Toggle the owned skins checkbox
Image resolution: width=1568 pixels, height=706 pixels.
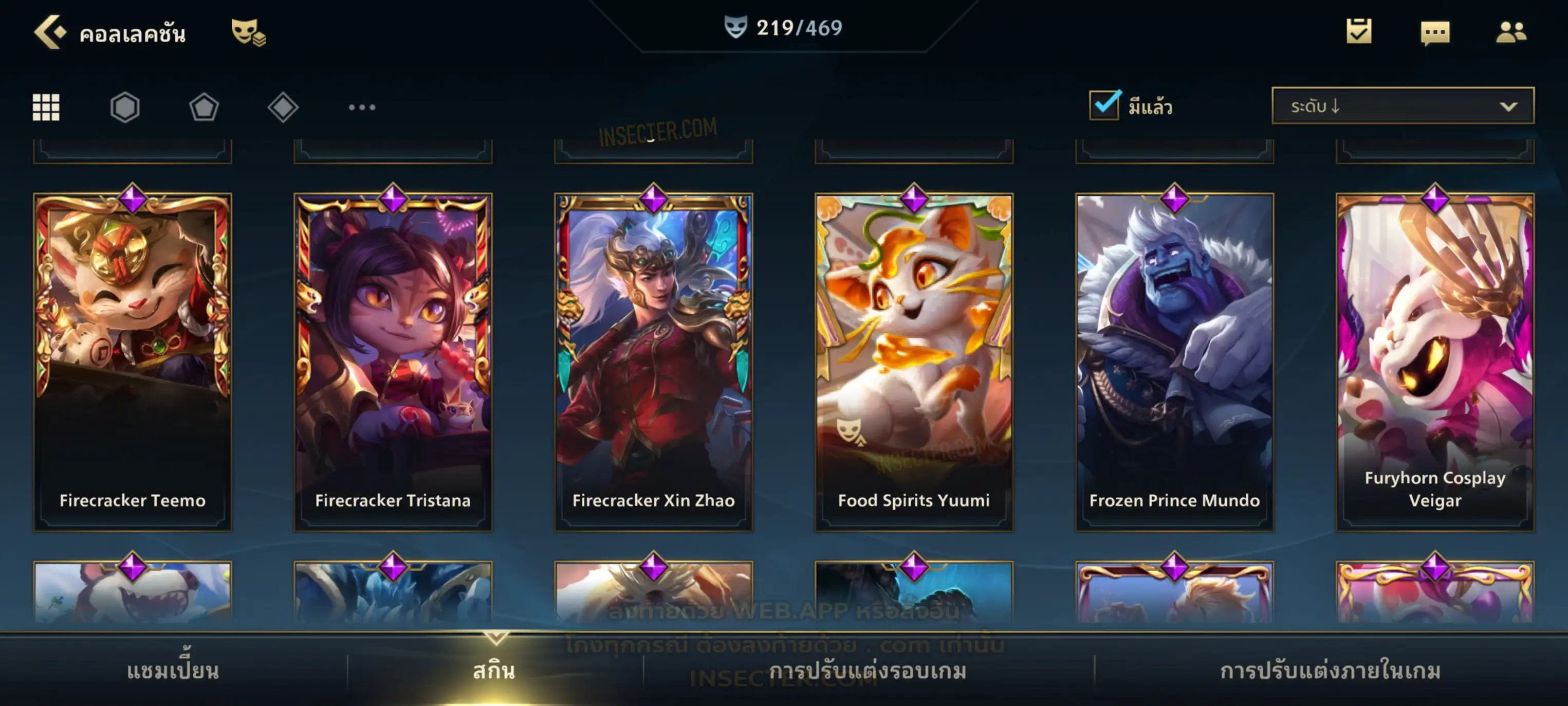click(1104, 105)
